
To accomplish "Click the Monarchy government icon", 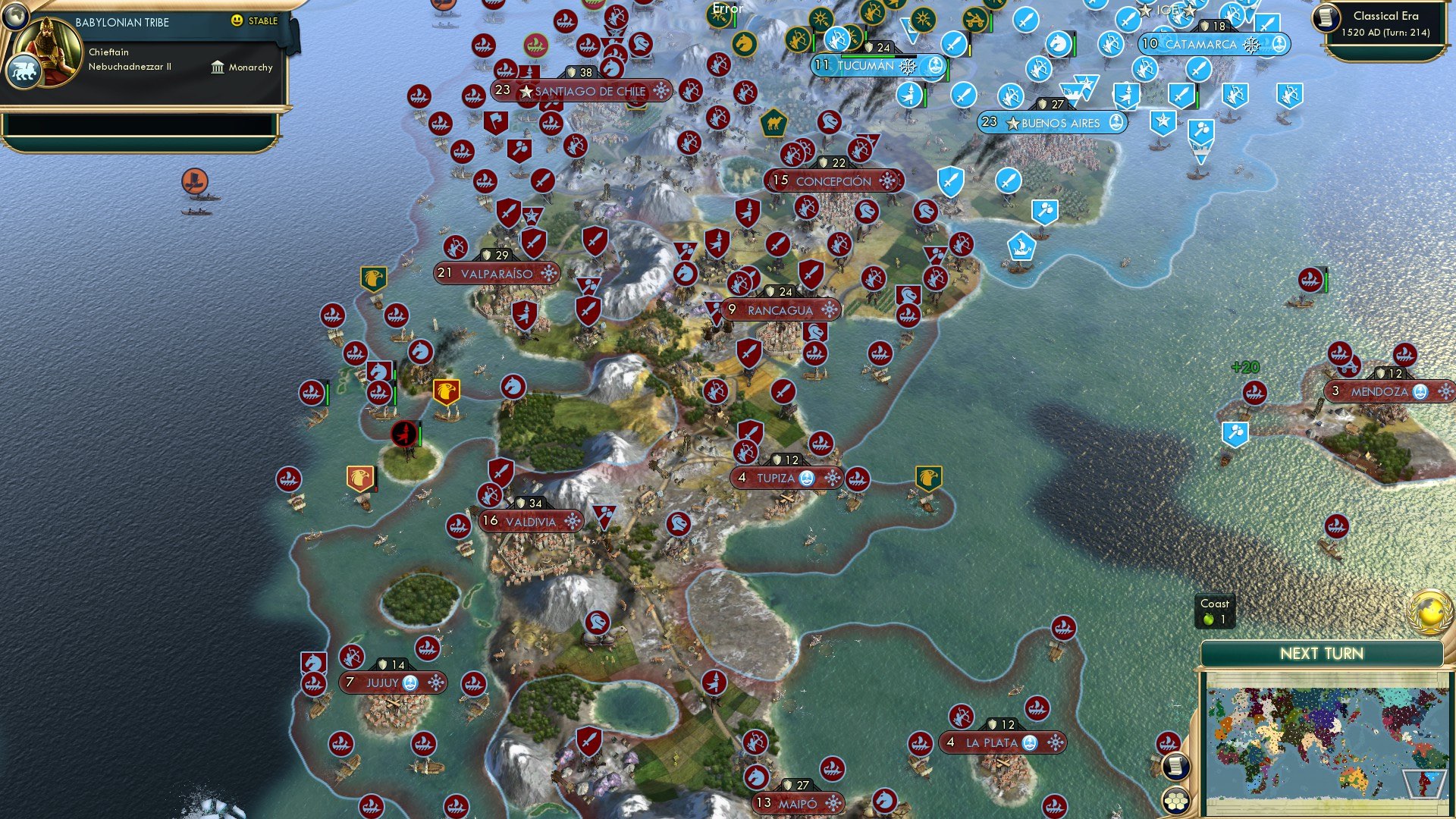I will click(x=218, y=67).
